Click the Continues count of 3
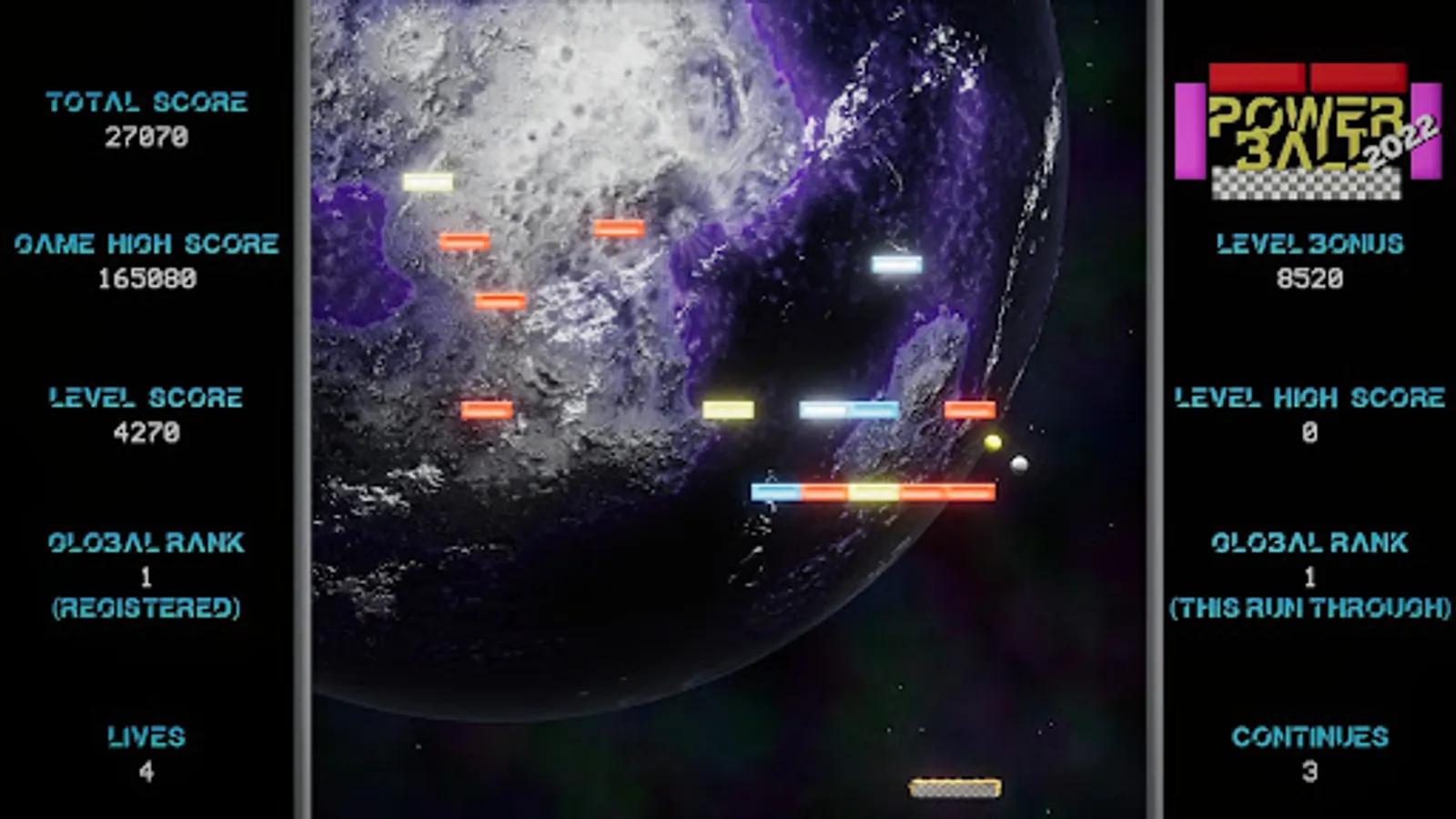 (x=1309, y=769)
